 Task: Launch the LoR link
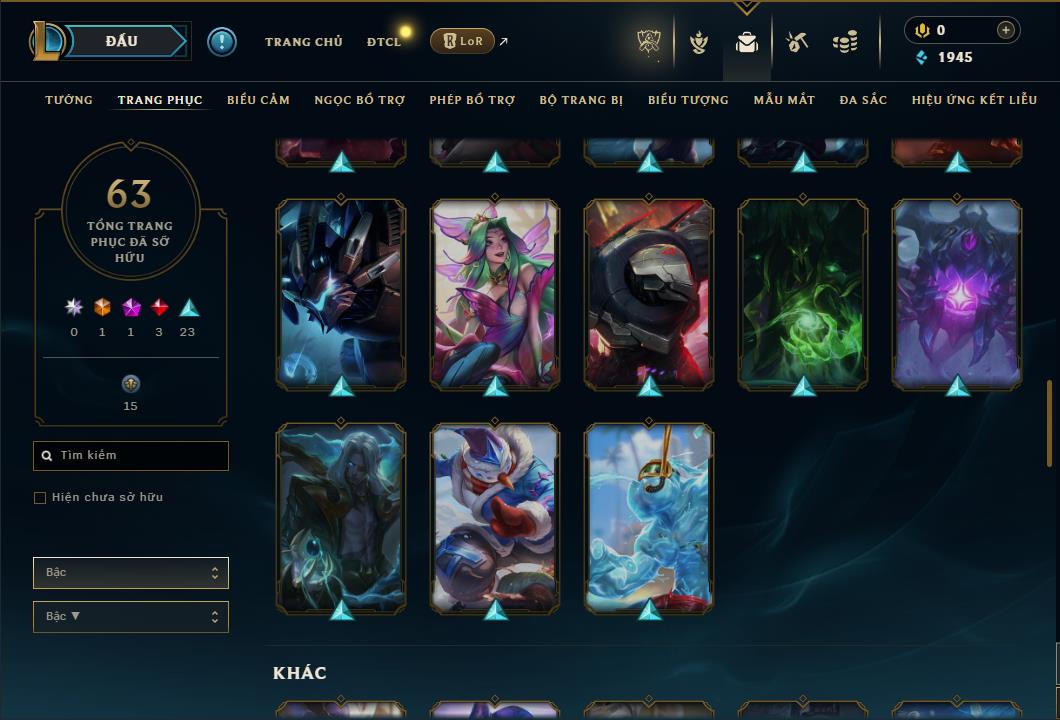[463, 41]
